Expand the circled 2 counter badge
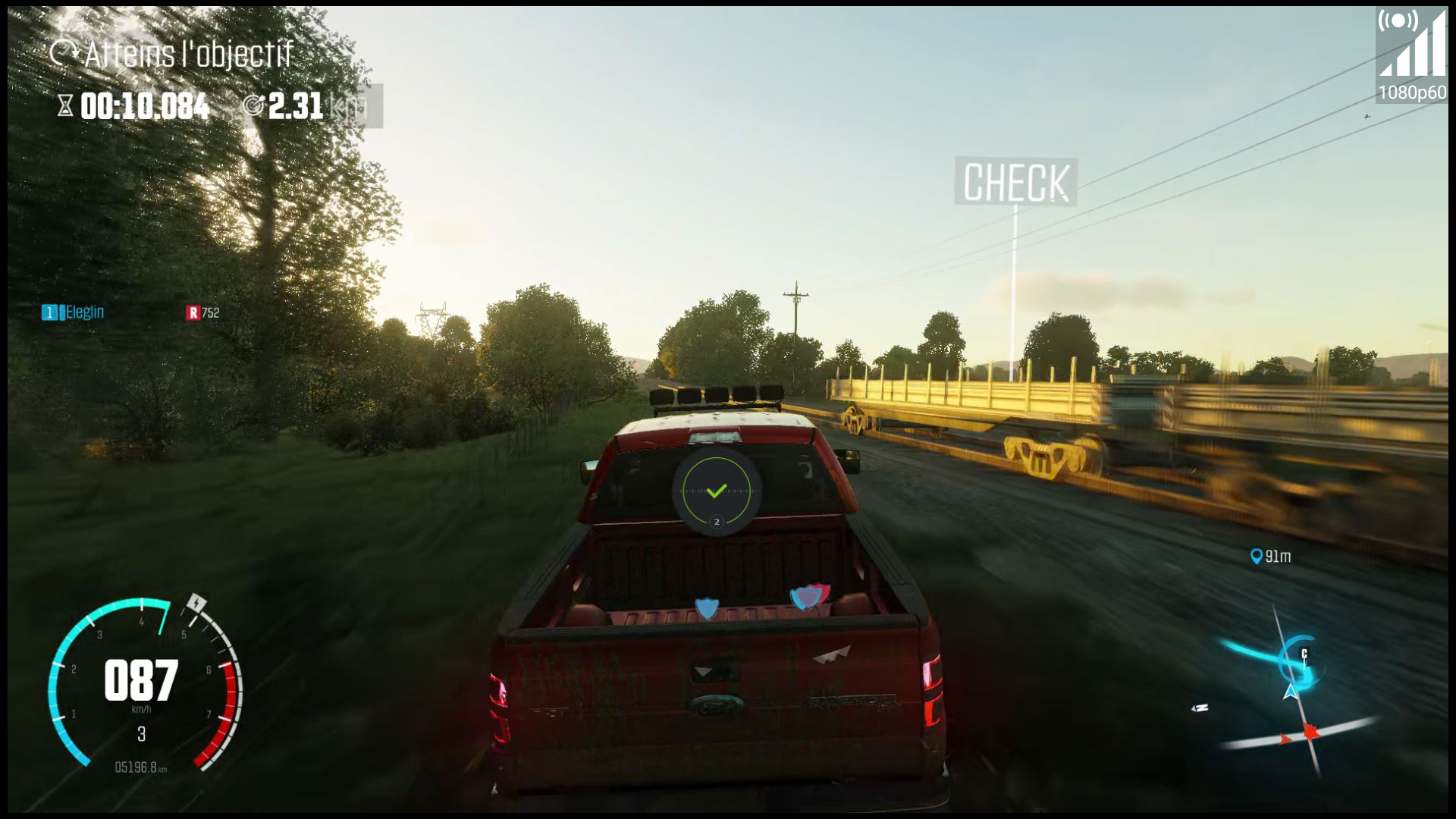The height and width of the screenshot is (819, 1456). tap(717, 521)
